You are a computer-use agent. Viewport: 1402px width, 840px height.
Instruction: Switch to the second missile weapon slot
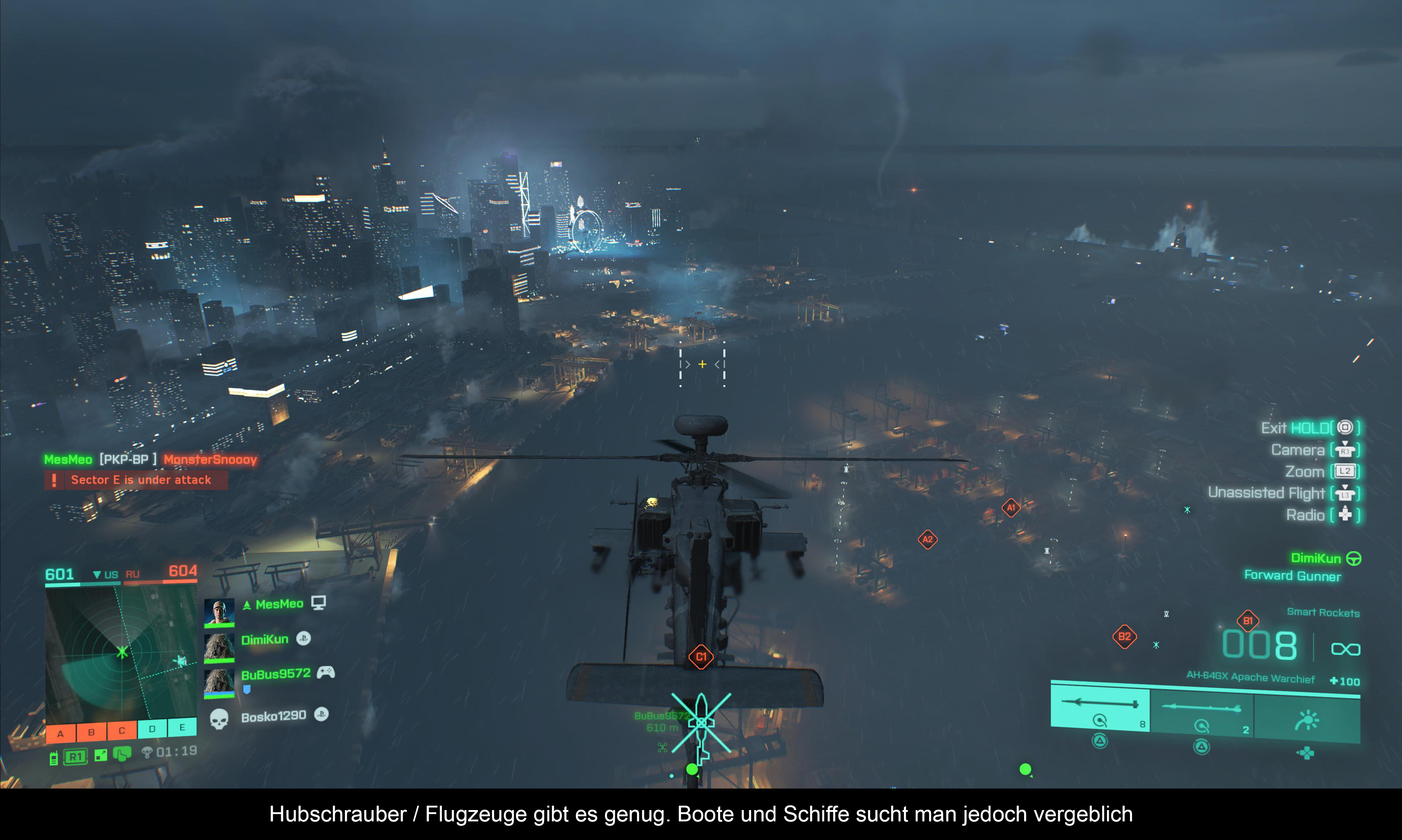(1202, 713)
